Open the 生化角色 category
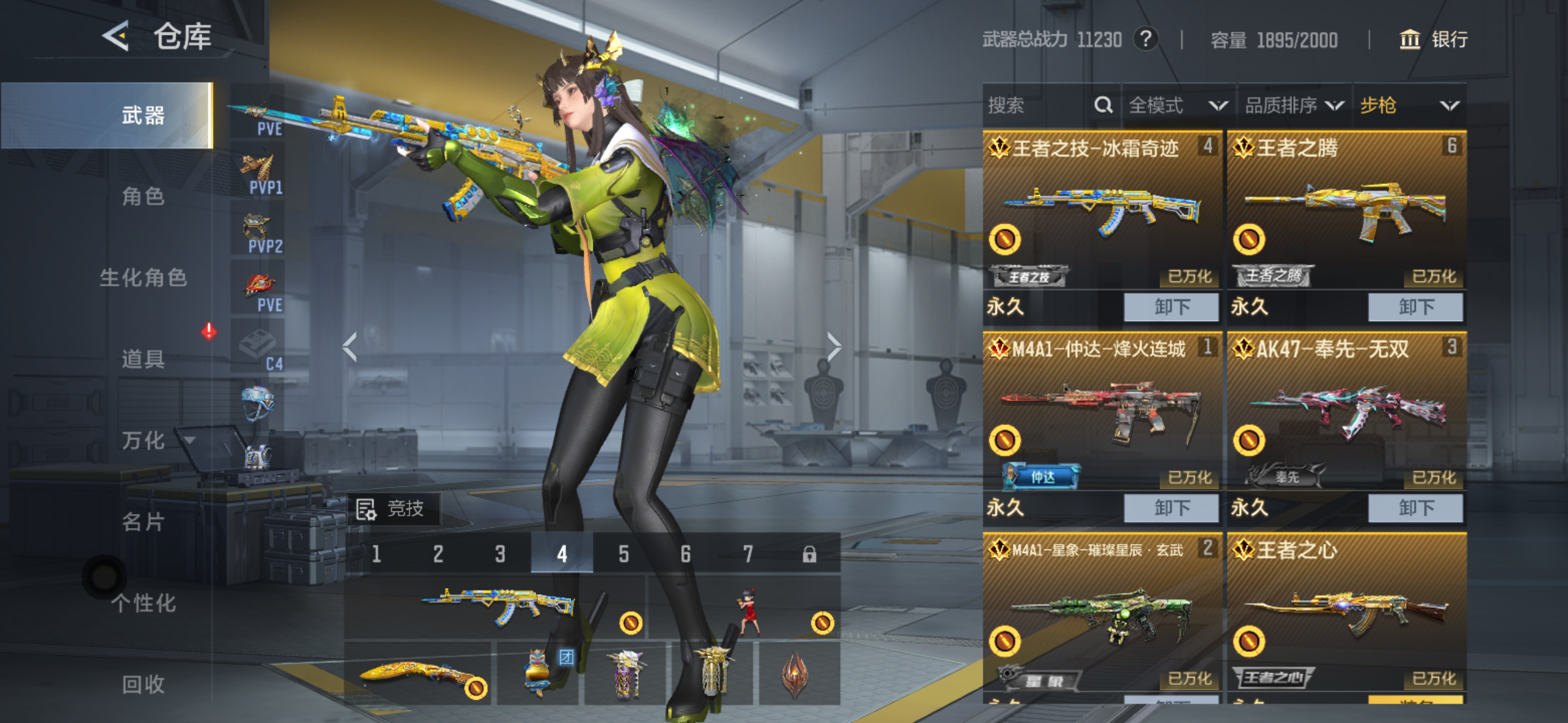 143,277
